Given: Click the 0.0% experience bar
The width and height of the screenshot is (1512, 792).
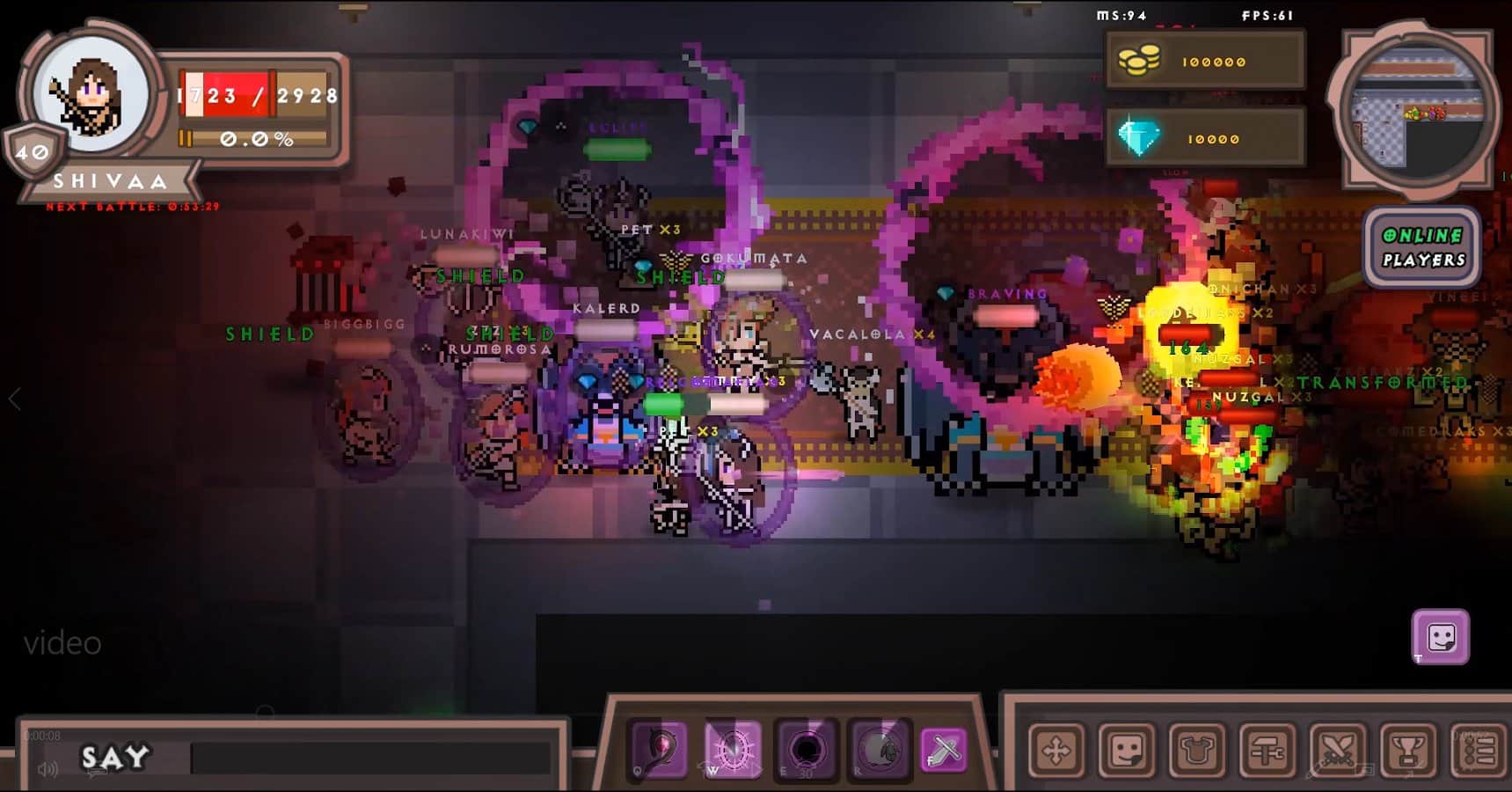Looking at the screenshot, I should 255,137.
